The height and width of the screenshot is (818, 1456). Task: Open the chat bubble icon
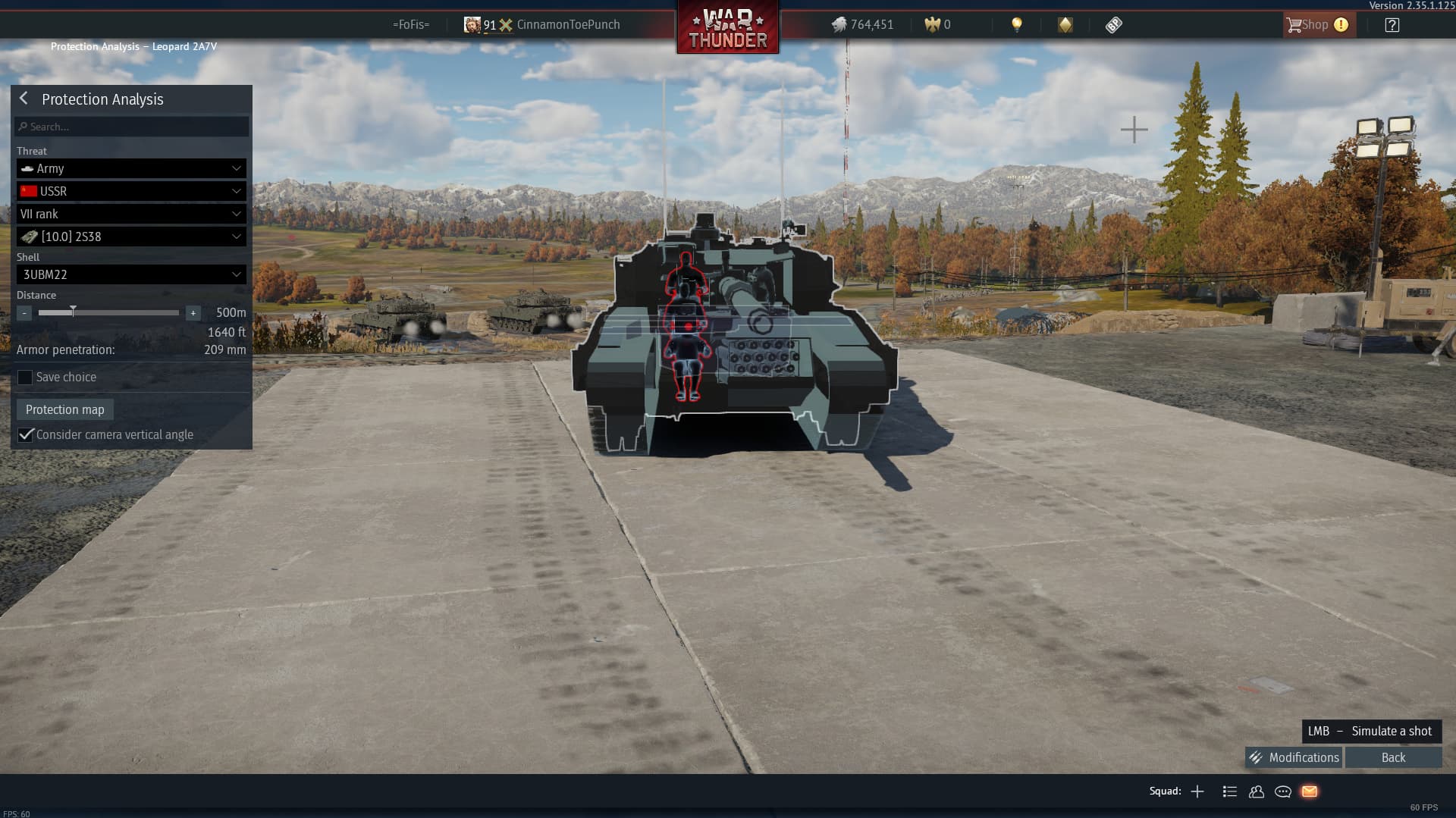click(x=1283, y=791)
